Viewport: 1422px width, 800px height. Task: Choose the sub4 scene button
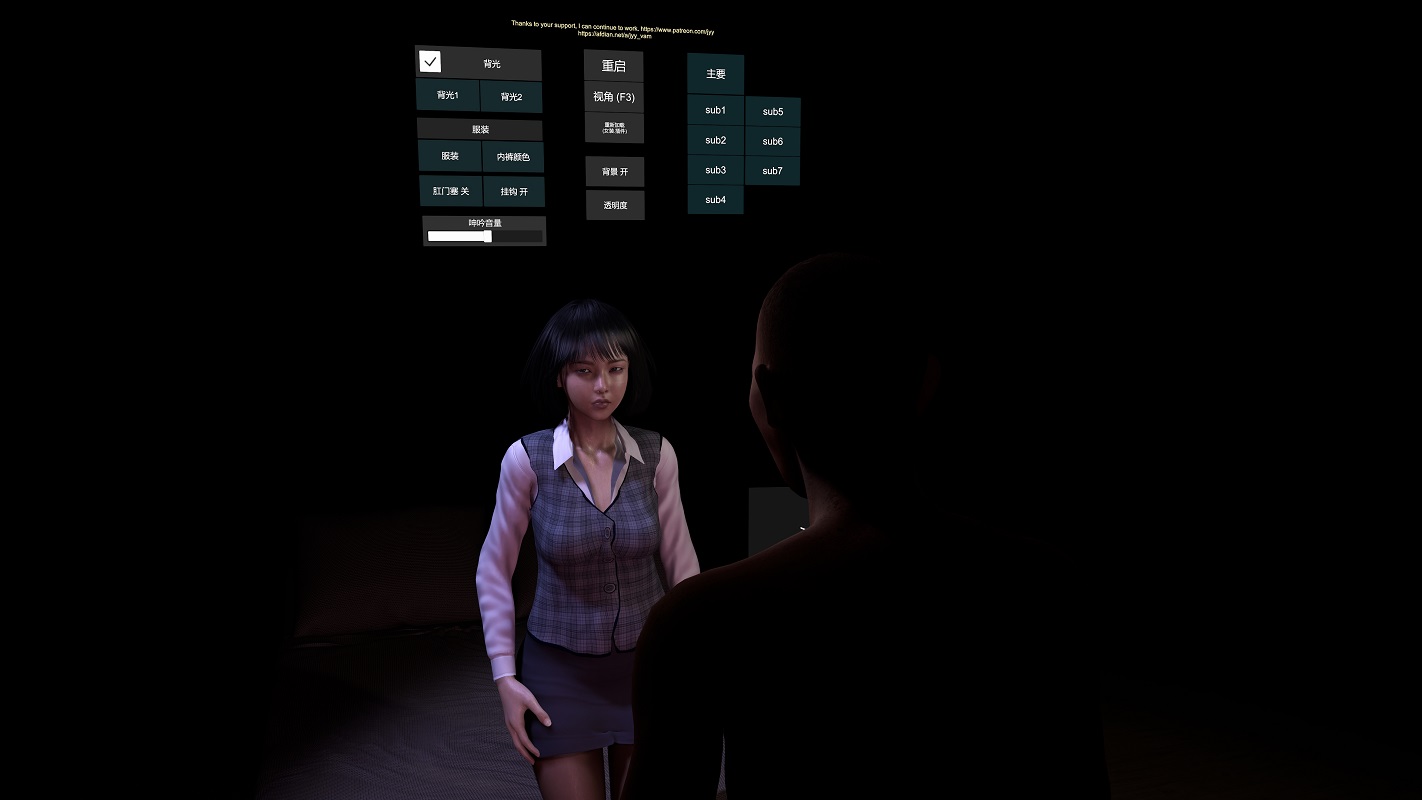coord(716,200)
